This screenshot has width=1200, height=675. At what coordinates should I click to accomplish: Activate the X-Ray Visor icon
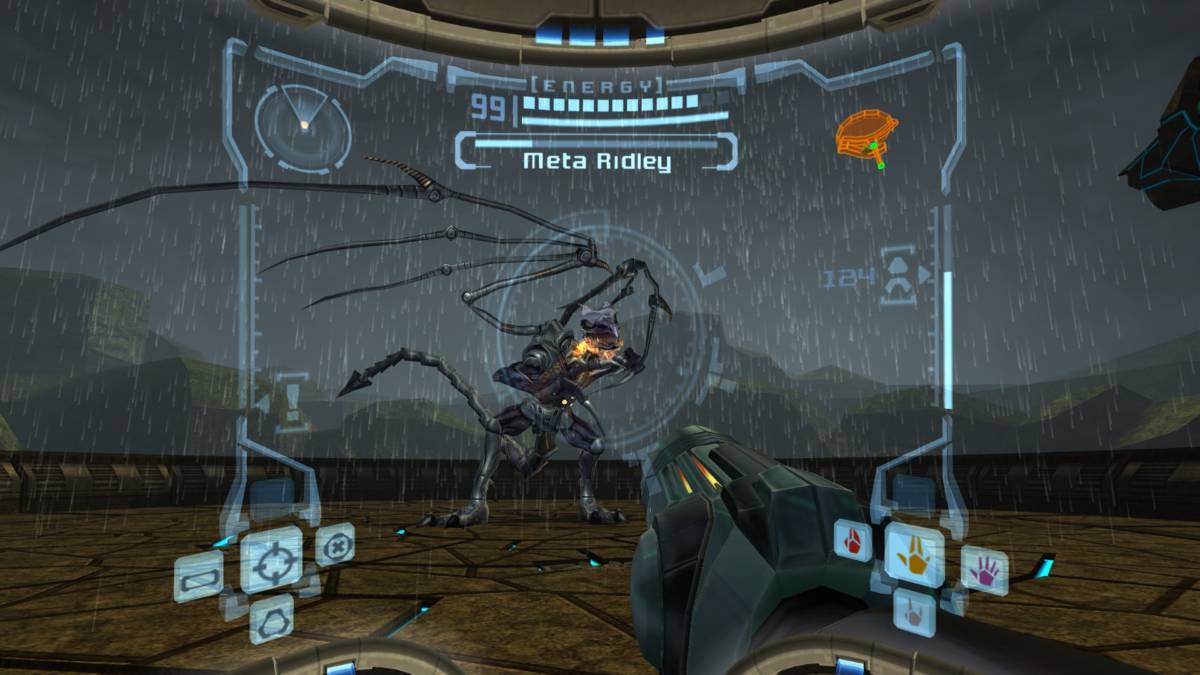(335, 544)
